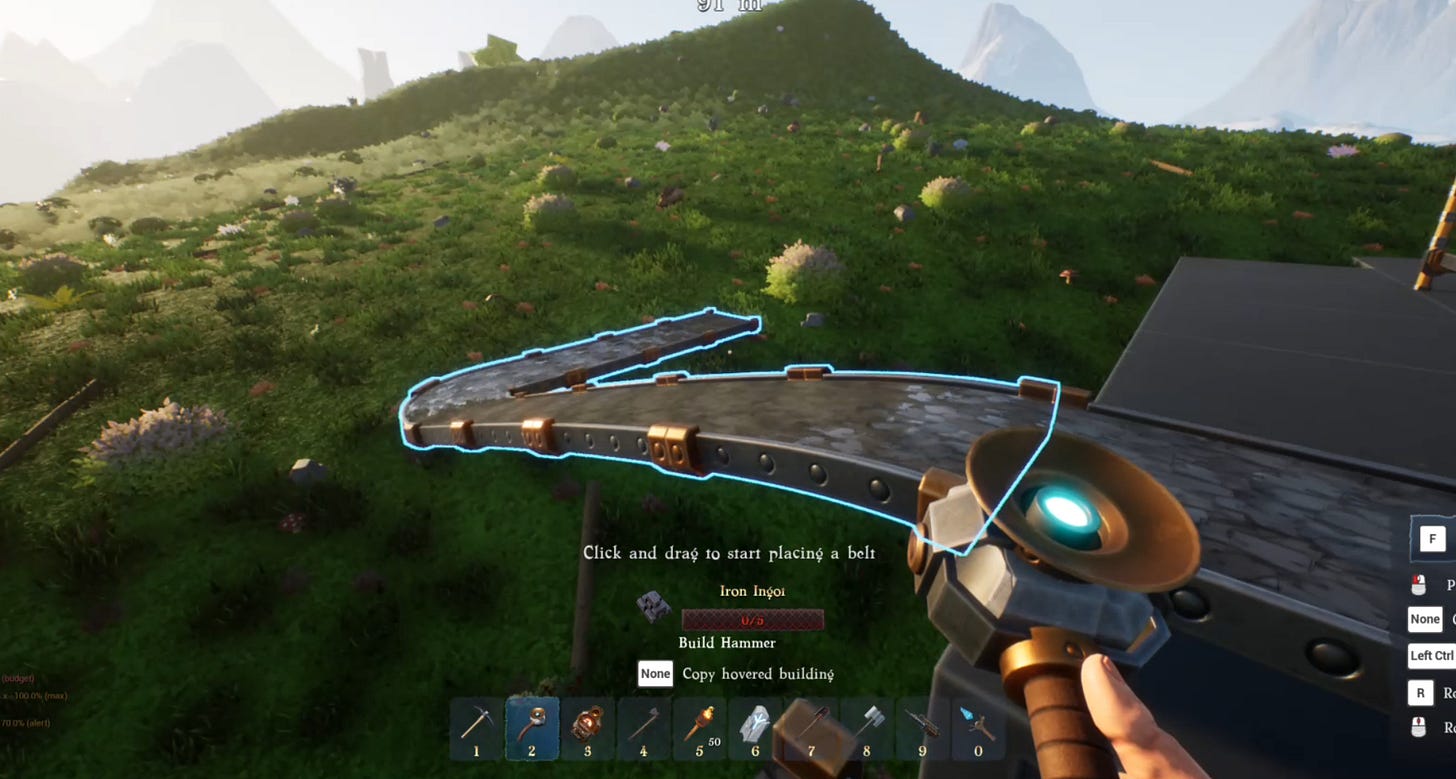Screen dimensions: 1456x779
Task: Select the crossbow in hotbar slot 9
Action: (x=922, y=728)
